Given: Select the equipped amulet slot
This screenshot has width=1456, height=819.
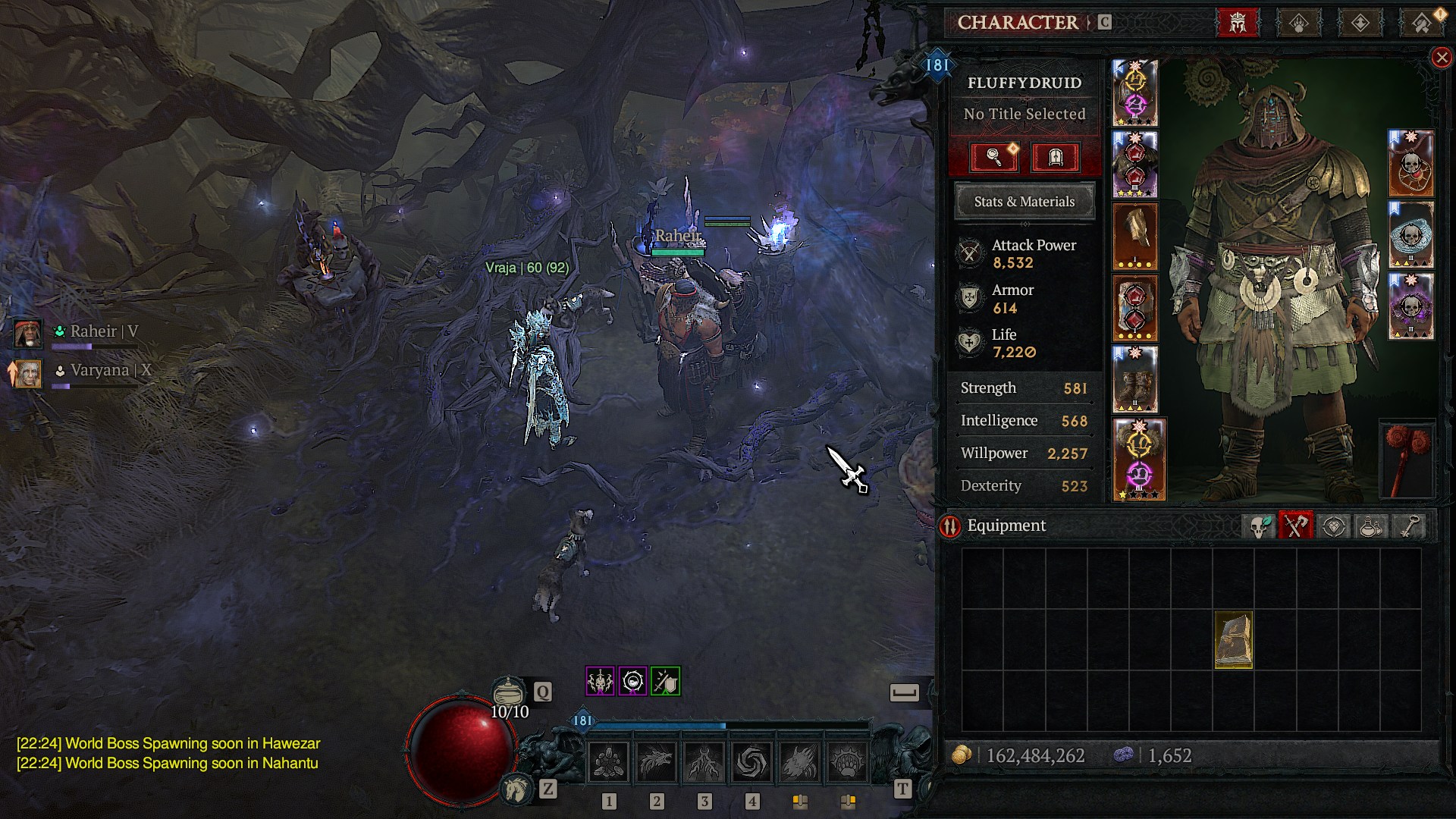Looking at the screenshot, I should tap(1410, 164).
